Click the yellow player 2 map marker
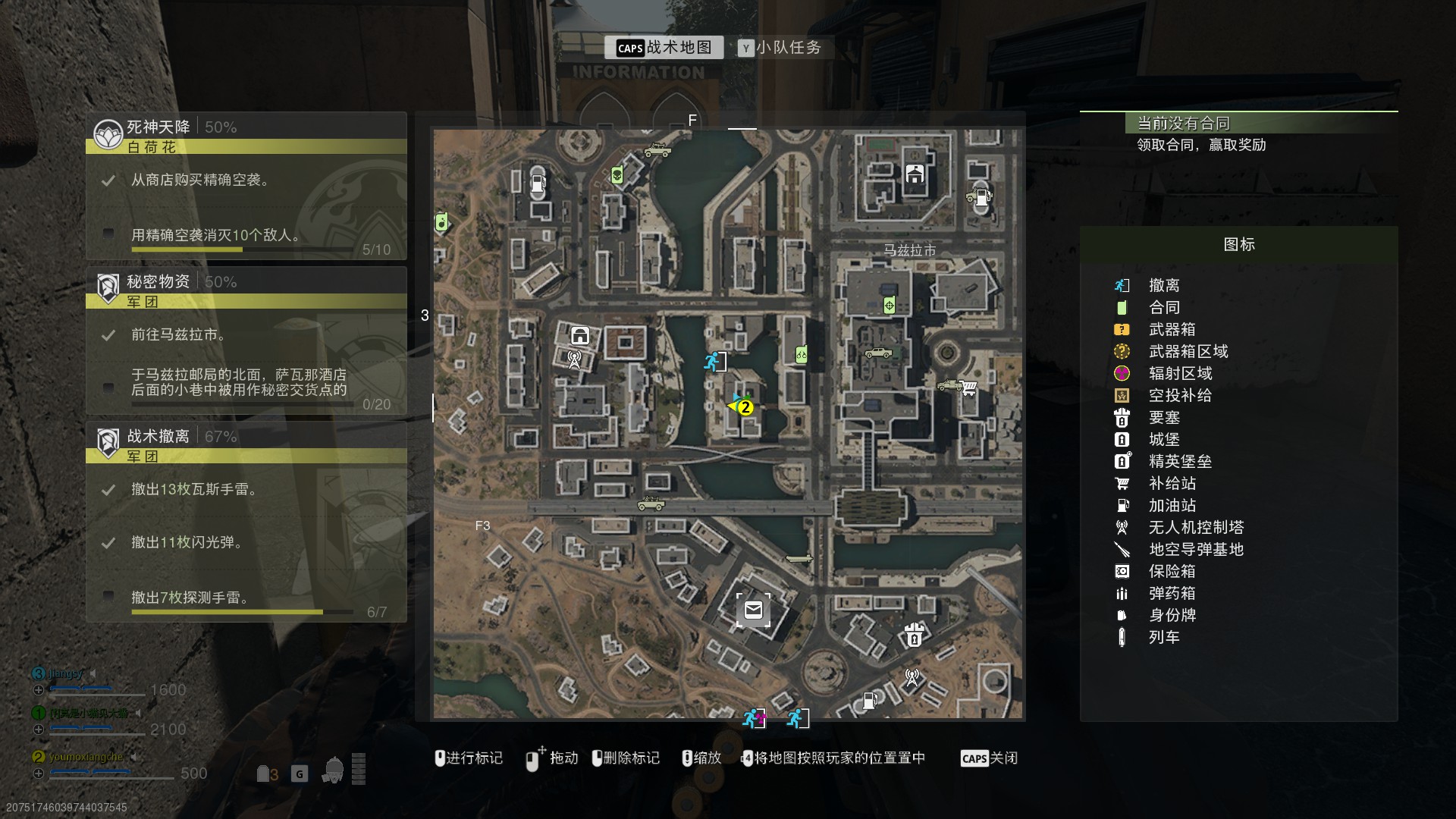 (745, 407)
